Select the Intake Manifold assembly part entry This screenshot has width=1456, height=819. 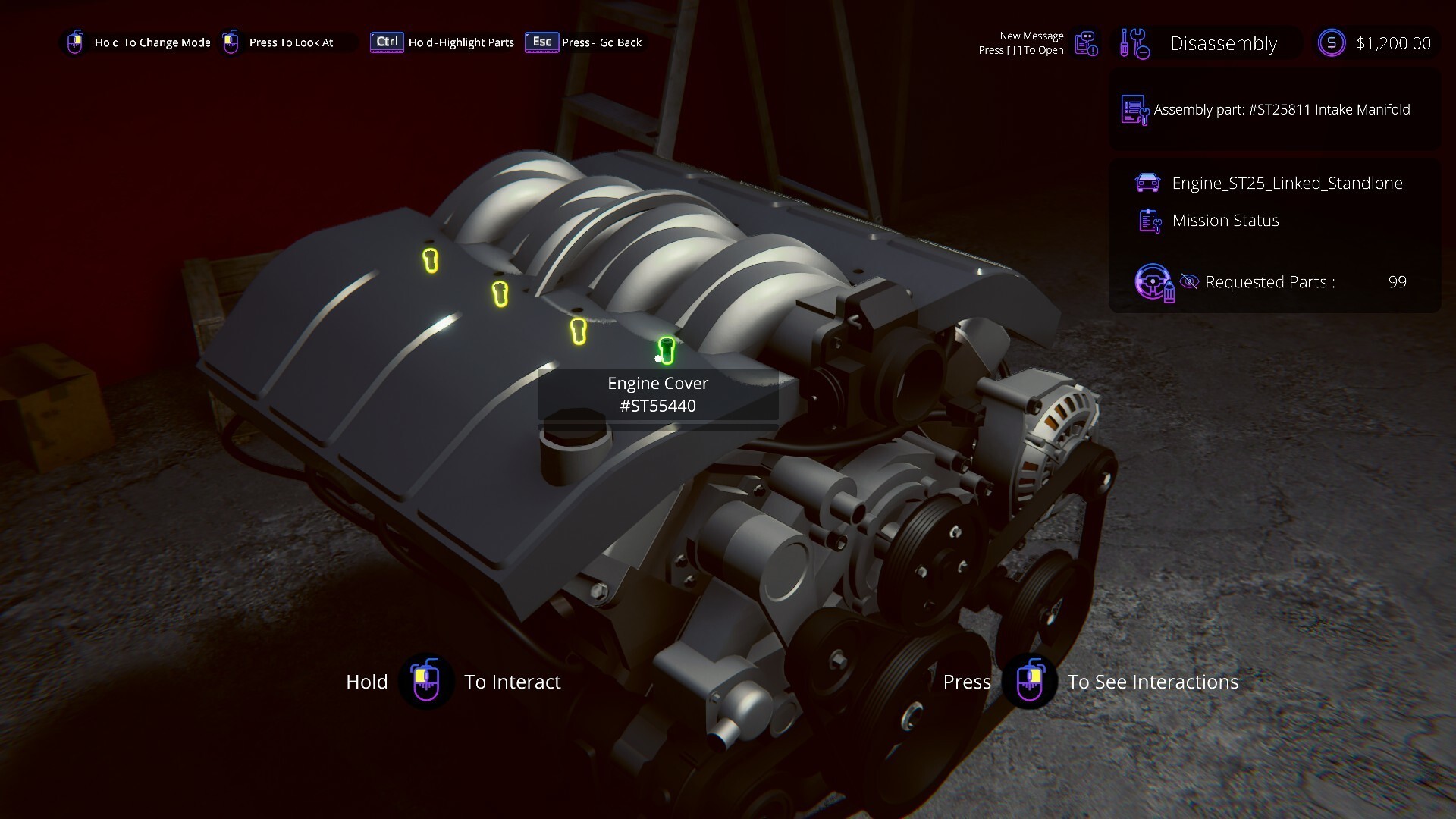1281,110
